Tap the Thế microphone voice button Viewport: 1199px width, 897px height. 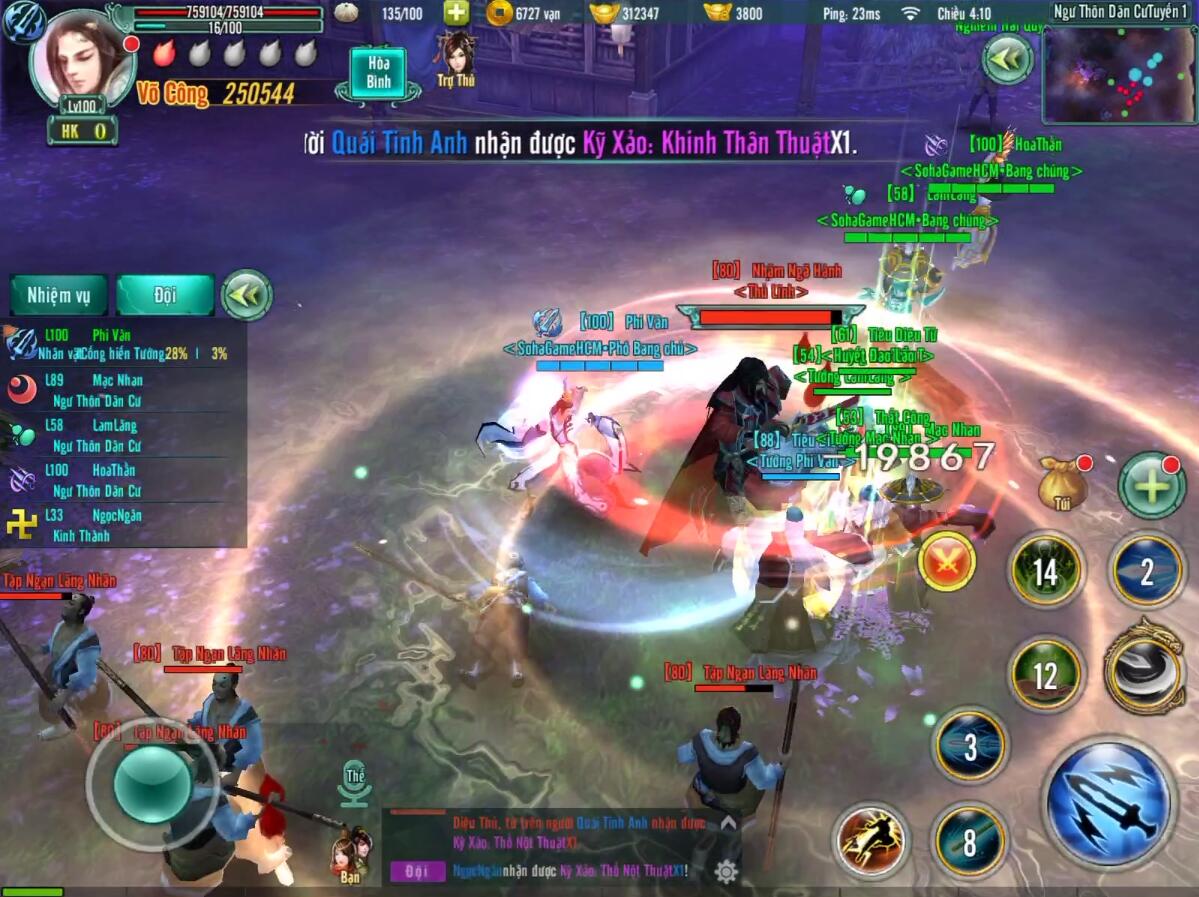(354, 785)
